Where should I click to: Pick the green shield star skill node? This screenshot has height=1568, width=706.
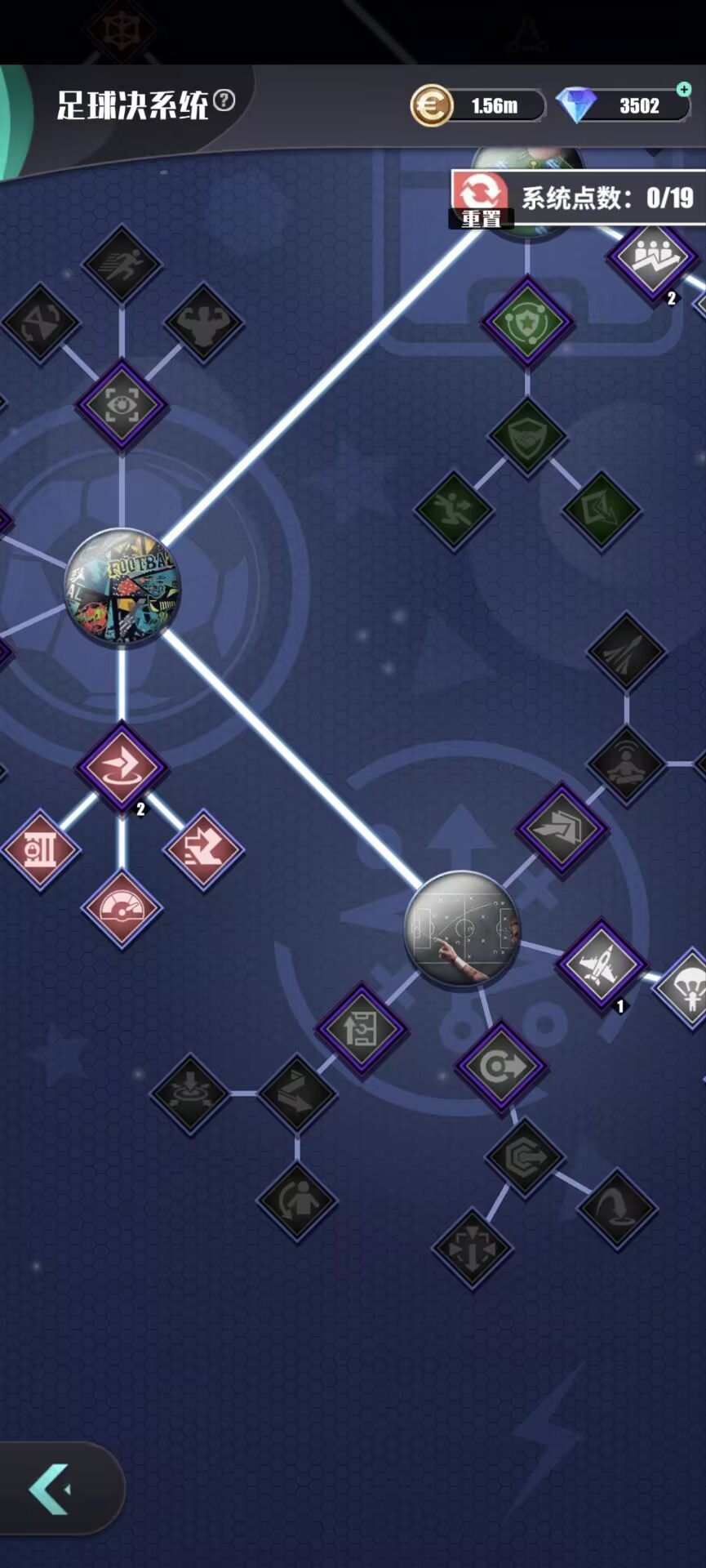(527, 322)
